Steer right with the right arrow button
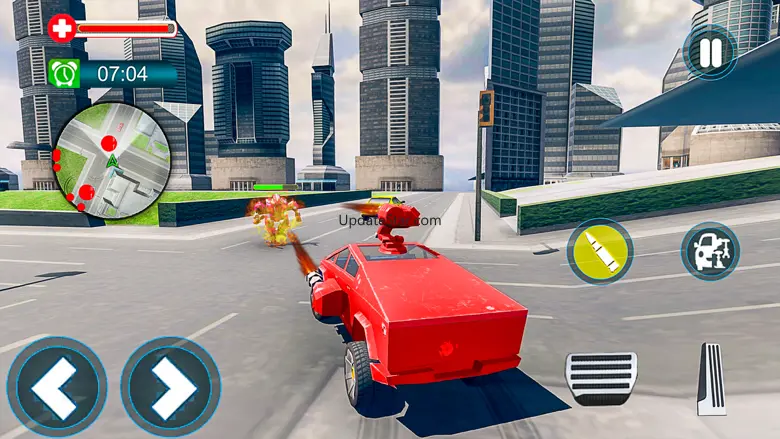 tap(171, 386)
